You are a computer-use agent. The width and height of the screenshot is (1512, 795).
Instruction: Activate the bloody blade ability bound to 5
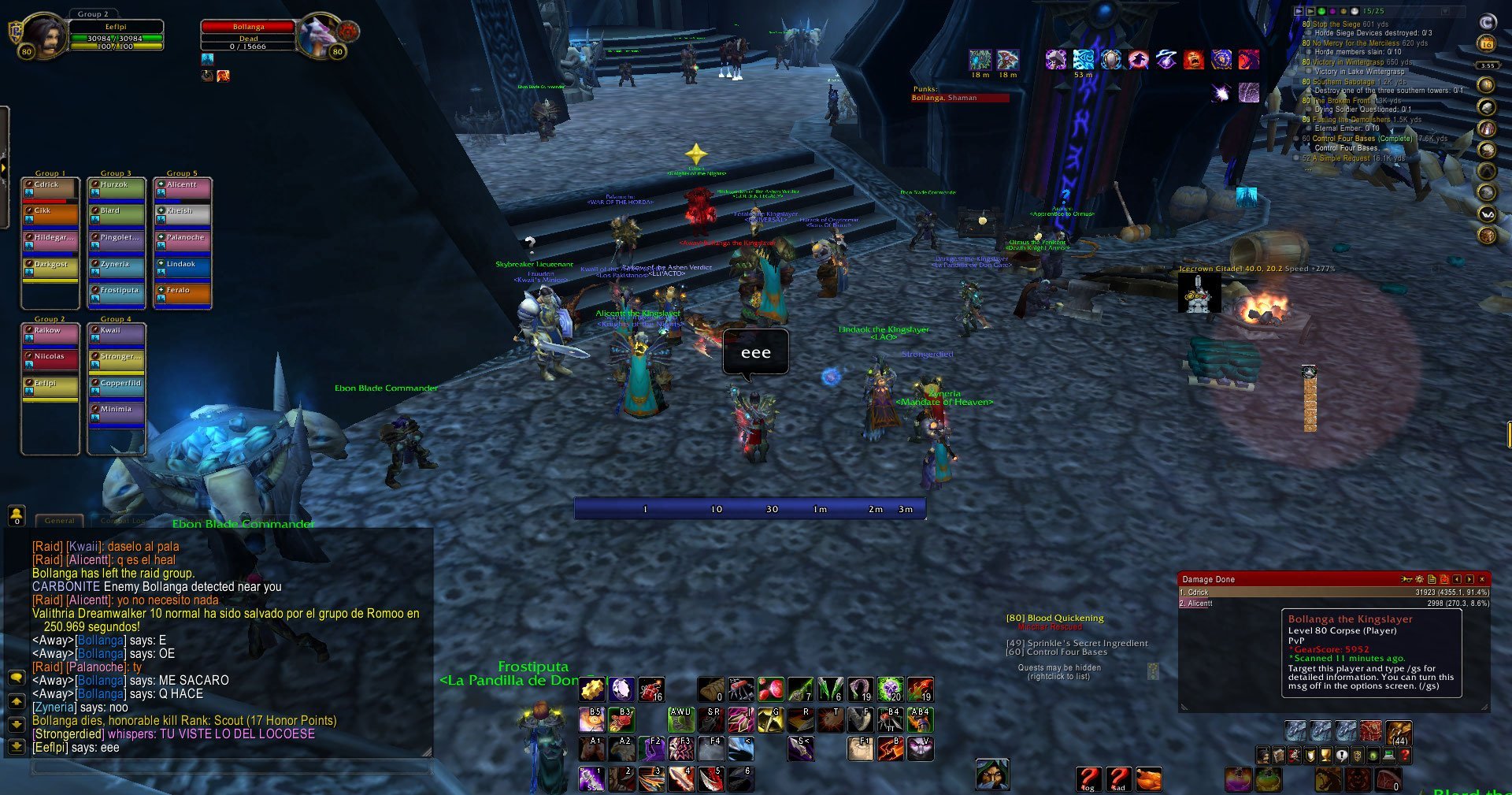(x=711, y=778)
